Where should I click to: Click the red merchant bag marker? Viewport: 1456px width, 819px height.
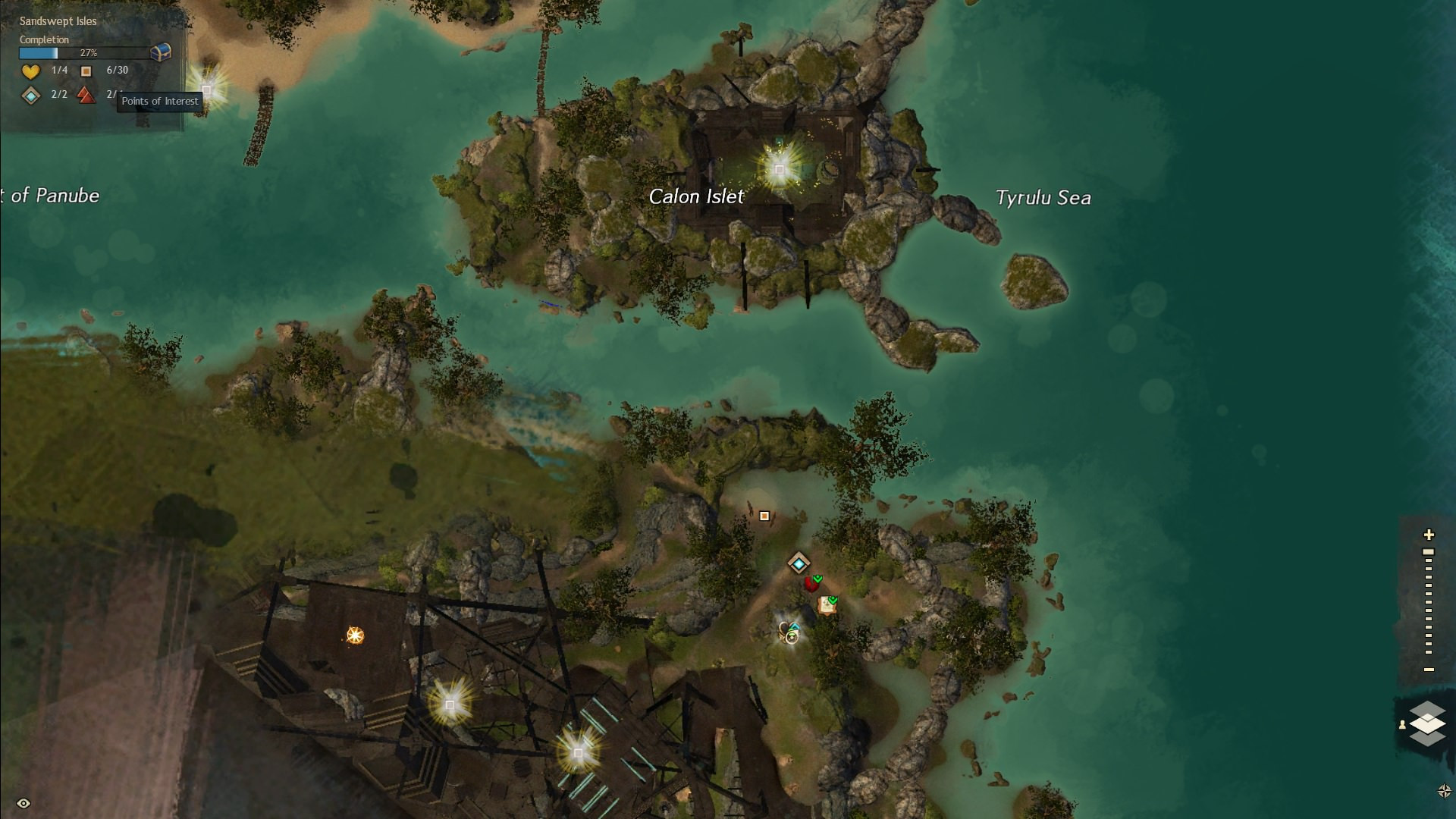tap(812, 583)
